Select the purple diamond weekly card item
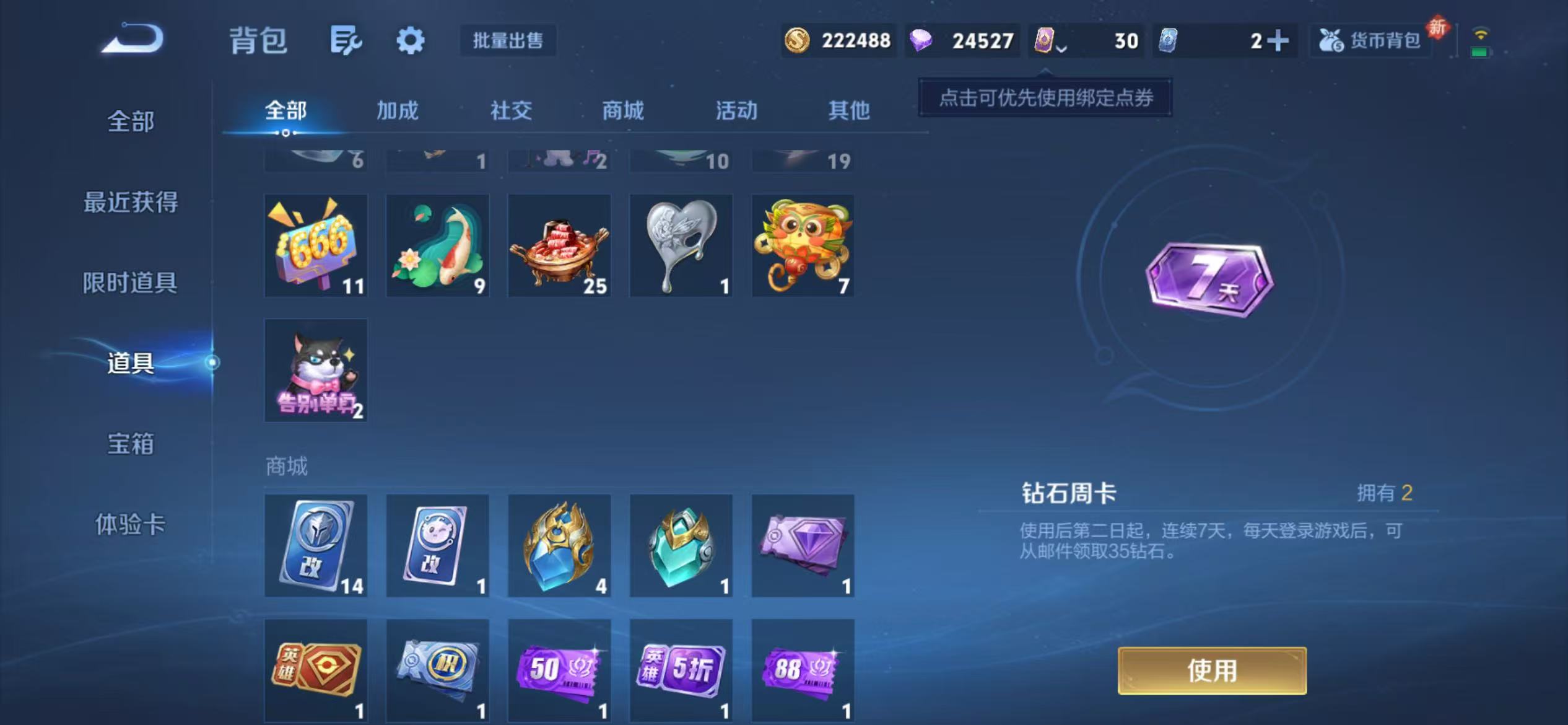Viewport: 1568px width, 725px height. point(802,545)
